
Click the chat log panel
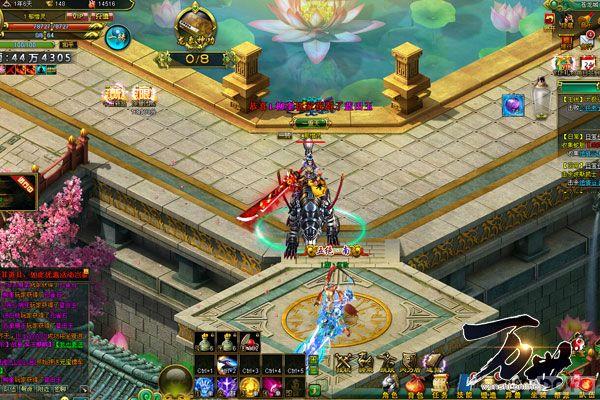[x=45, y=320]
